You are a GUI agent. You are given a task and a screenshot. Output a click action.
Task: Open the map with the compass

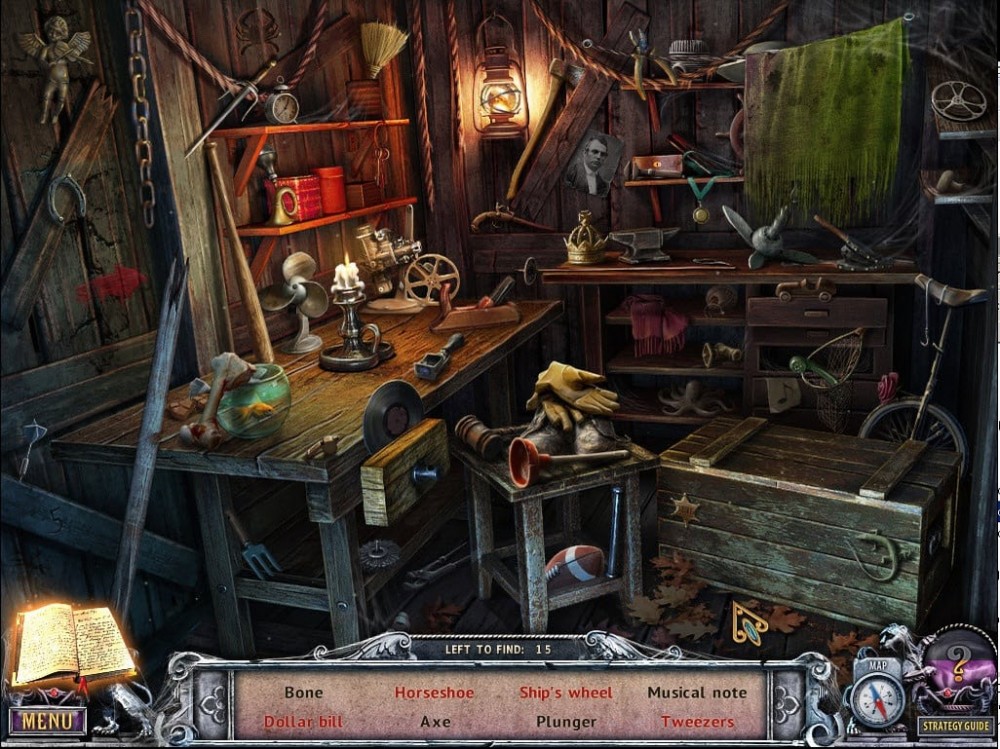[877, 698]
